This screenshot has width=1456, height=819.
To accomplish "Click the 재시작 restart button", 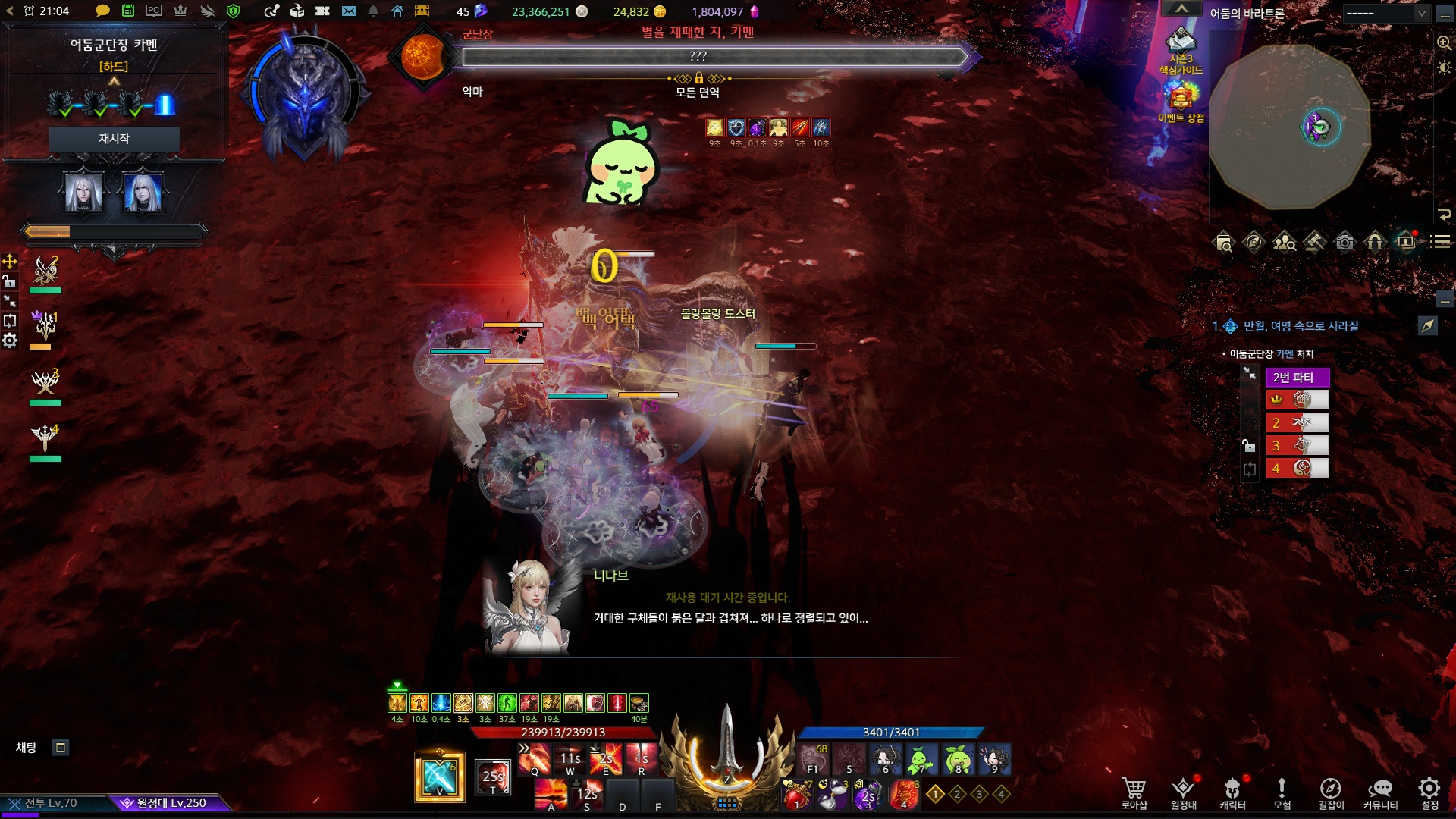I will 114,139.
